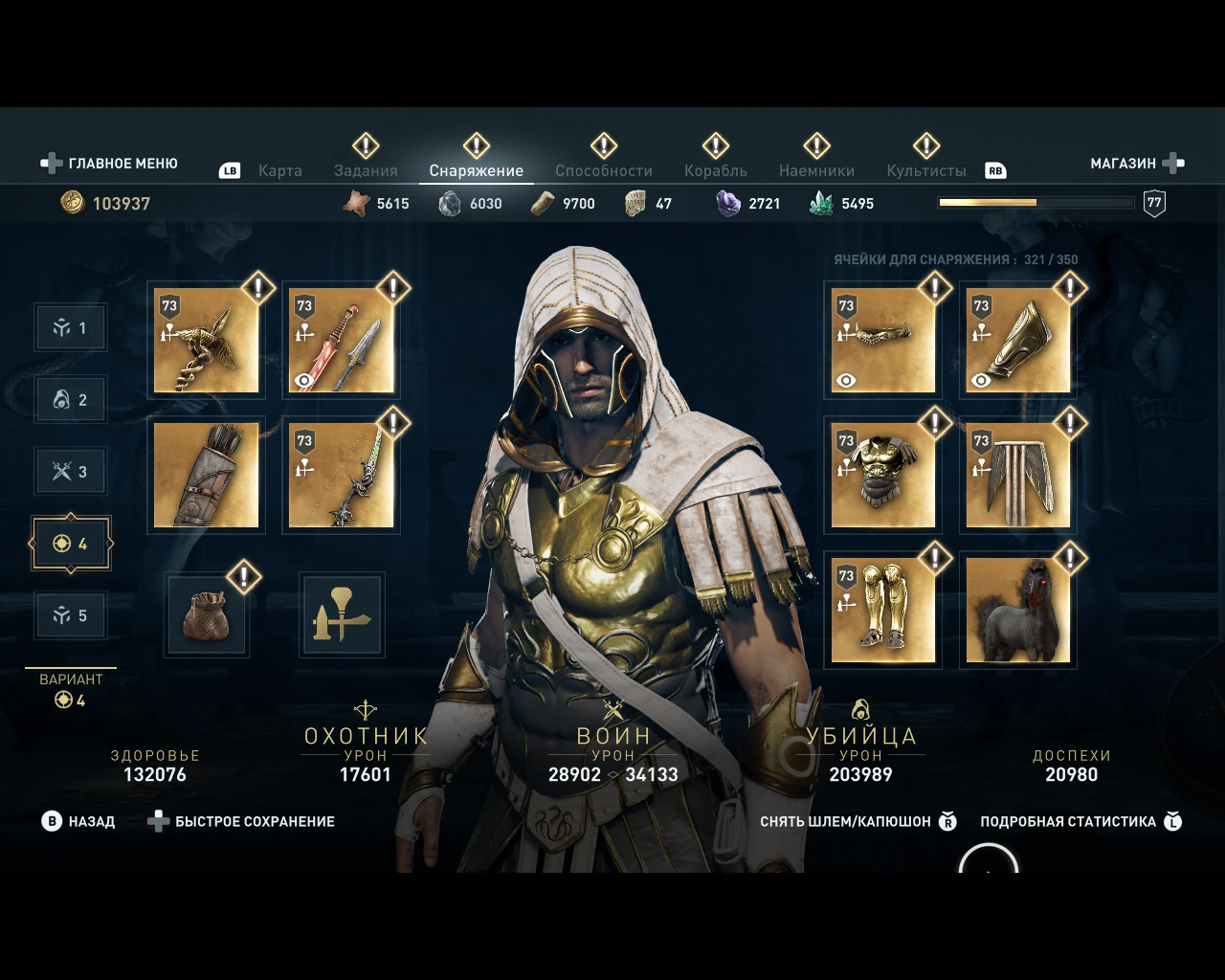
Task: Open loadout variant 3
Action: click(x=70, y=471)
